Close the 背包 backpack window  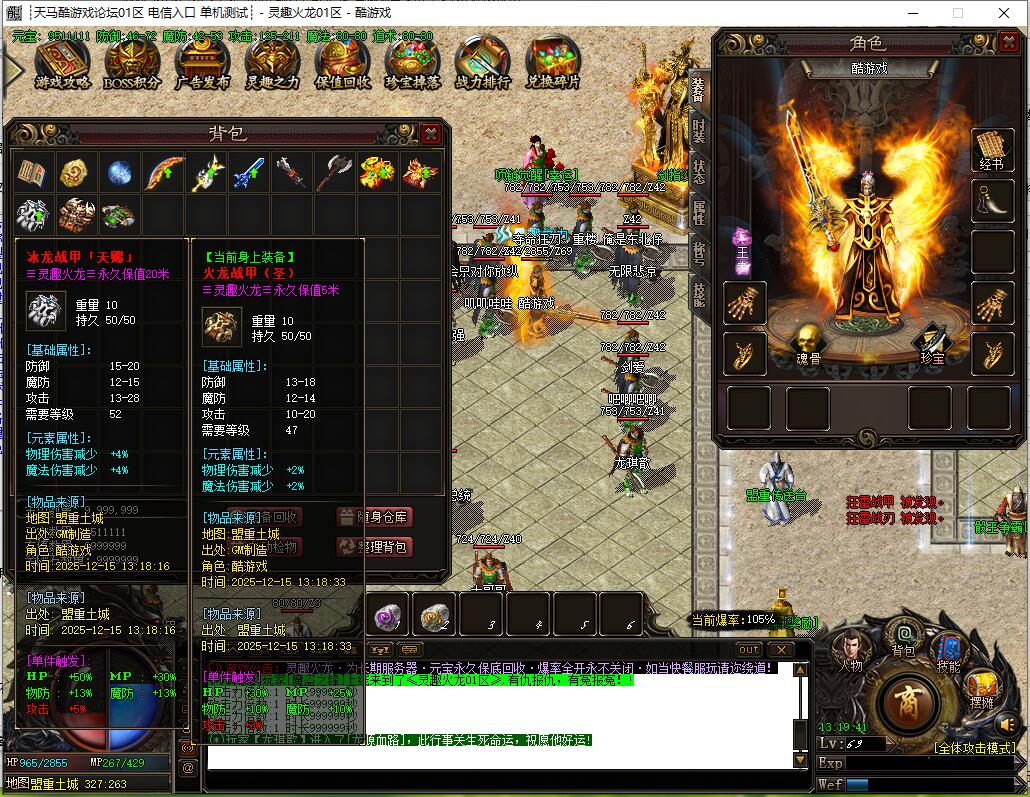click(x=431, y=133)
